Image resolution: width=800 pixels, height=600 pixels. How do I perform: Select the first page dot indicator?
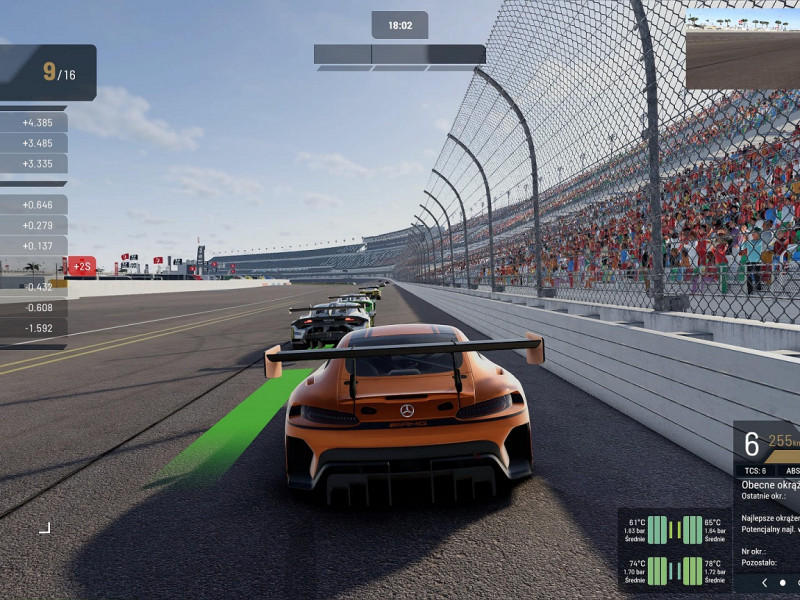tap(783, 582)
